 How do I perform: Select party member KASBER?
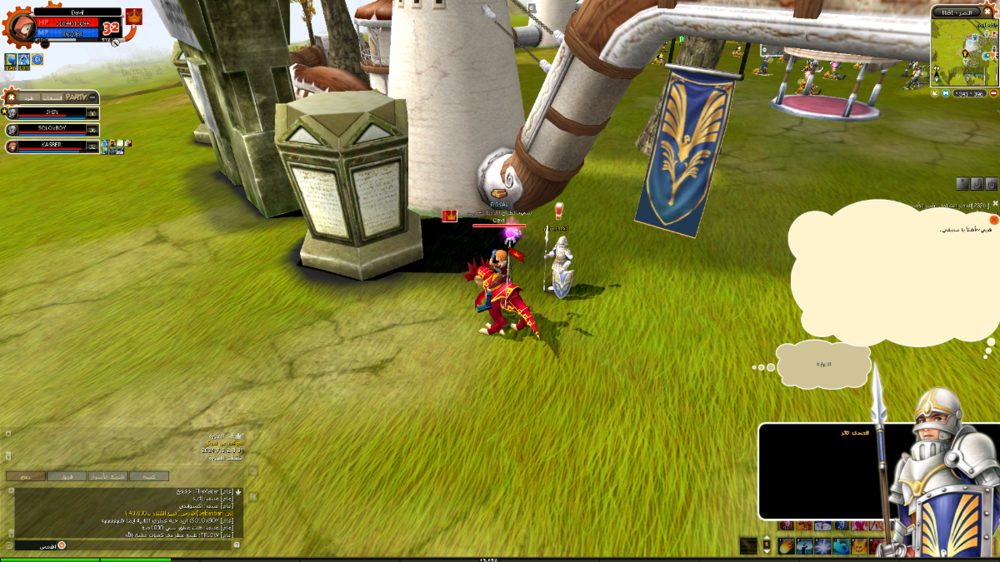click(52, 146)
